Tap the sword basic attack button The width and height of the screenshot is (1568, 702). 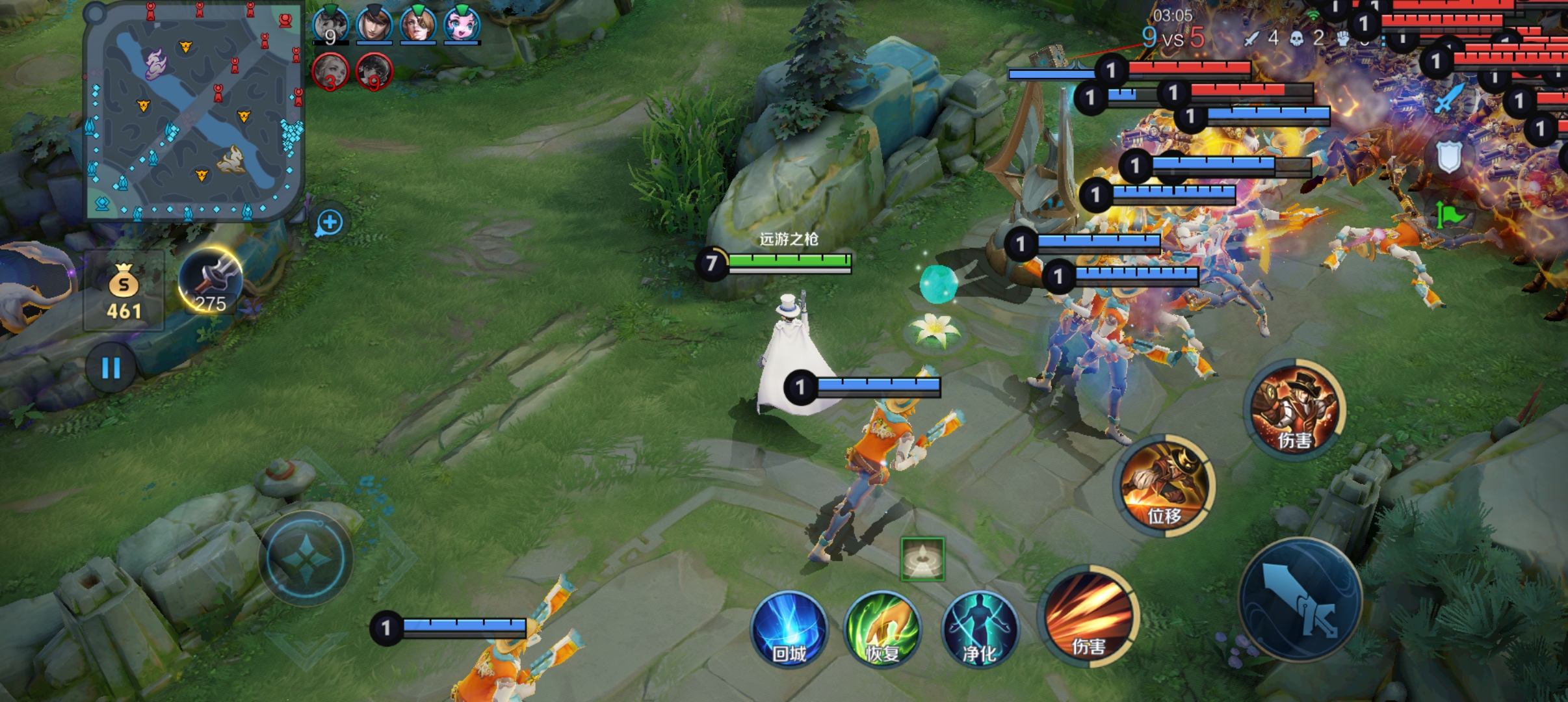(1300, 599)
